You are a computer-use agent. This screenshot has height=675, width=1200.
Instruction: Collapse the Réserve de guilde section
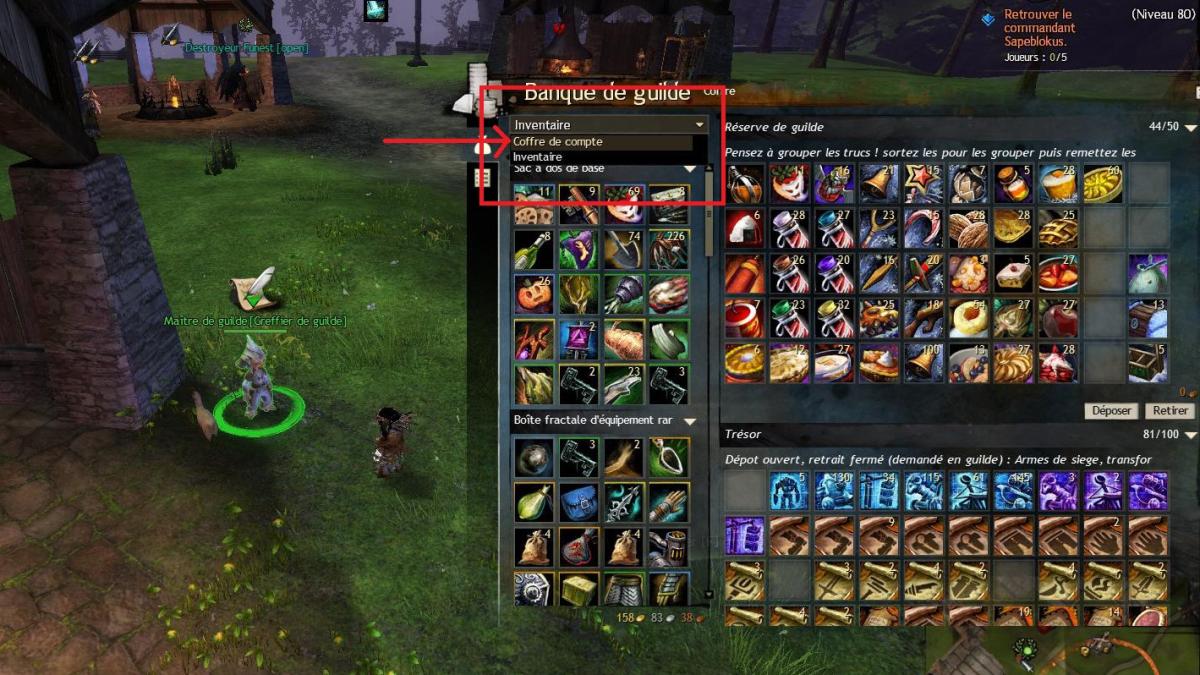(1187, 127)
